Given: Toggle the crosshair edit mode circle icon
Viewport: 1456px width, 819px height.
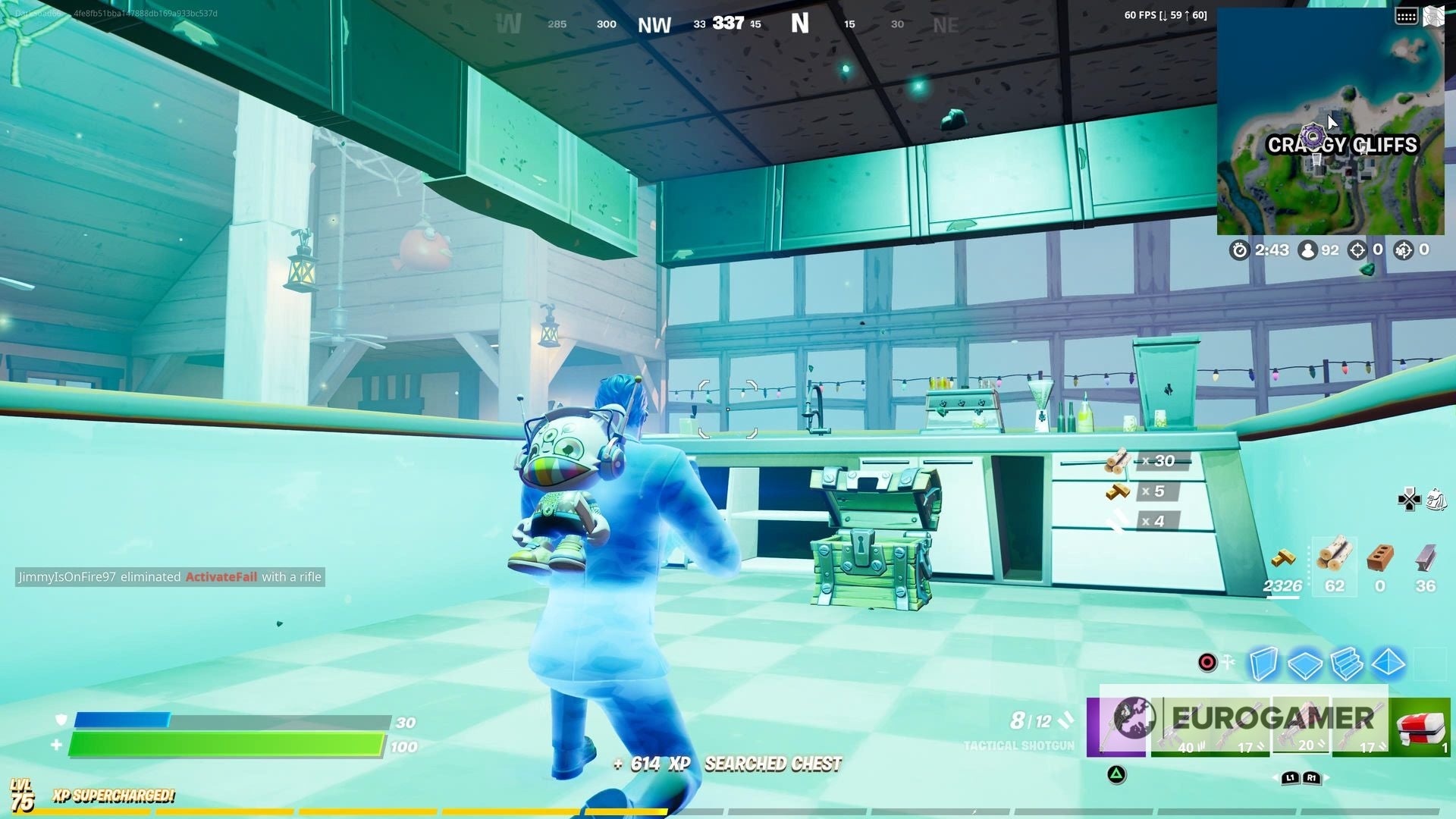Looking at the screenshot, I should point(1207,663).
